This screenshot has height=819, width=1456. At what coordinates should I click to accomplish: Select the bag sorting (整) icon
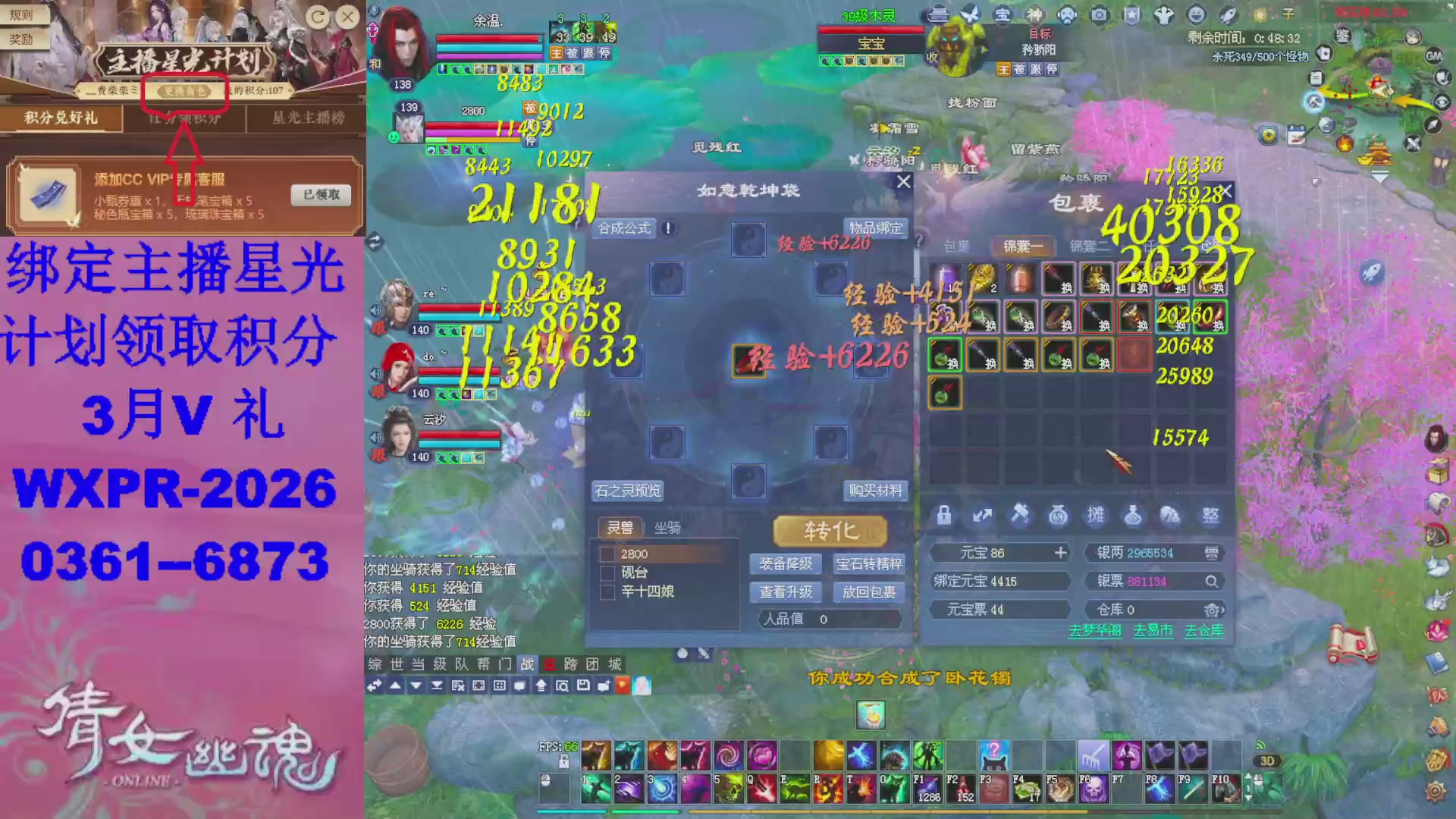tap(1210, 516)
